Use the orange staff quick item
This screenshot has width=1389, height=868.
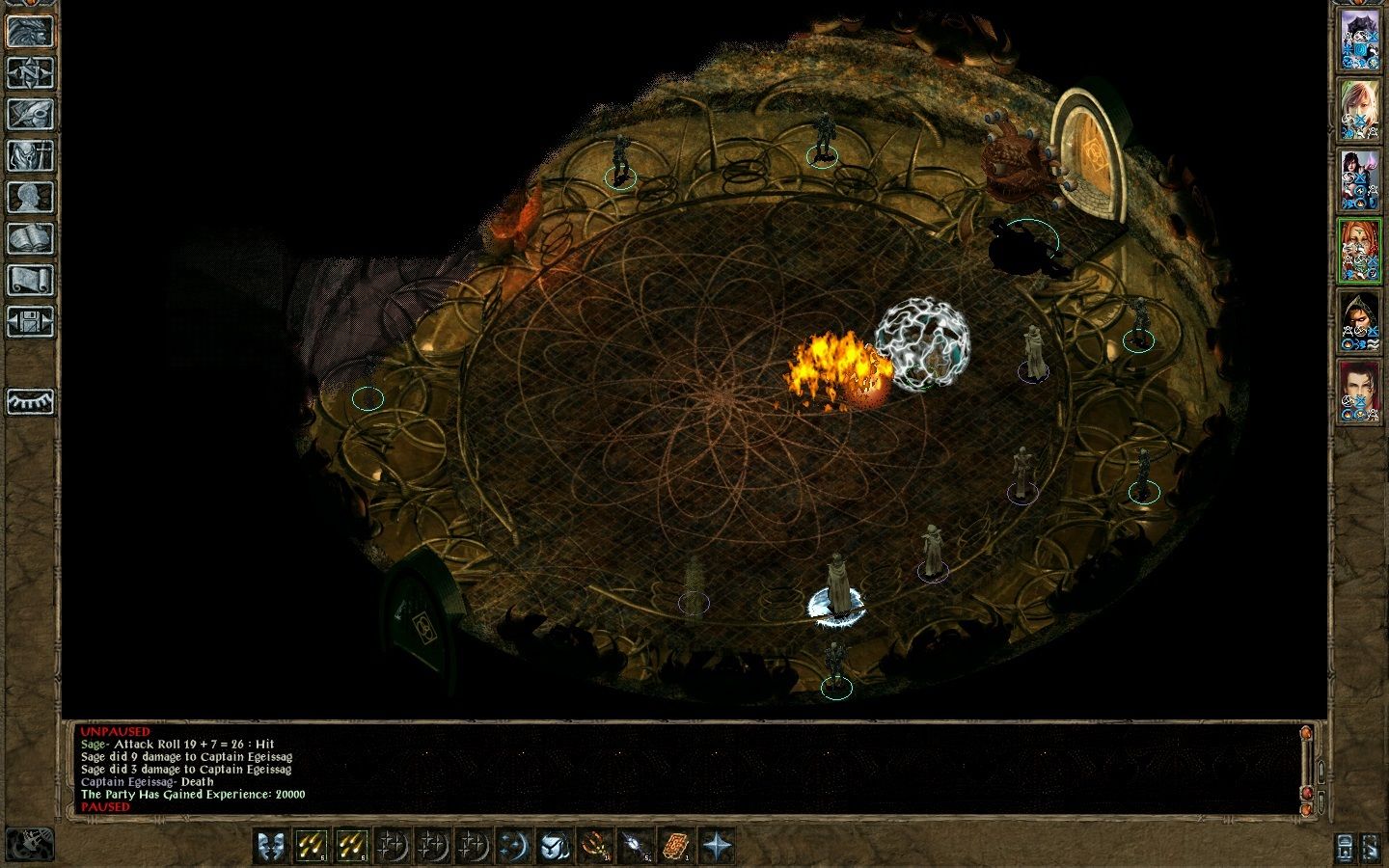596,846
